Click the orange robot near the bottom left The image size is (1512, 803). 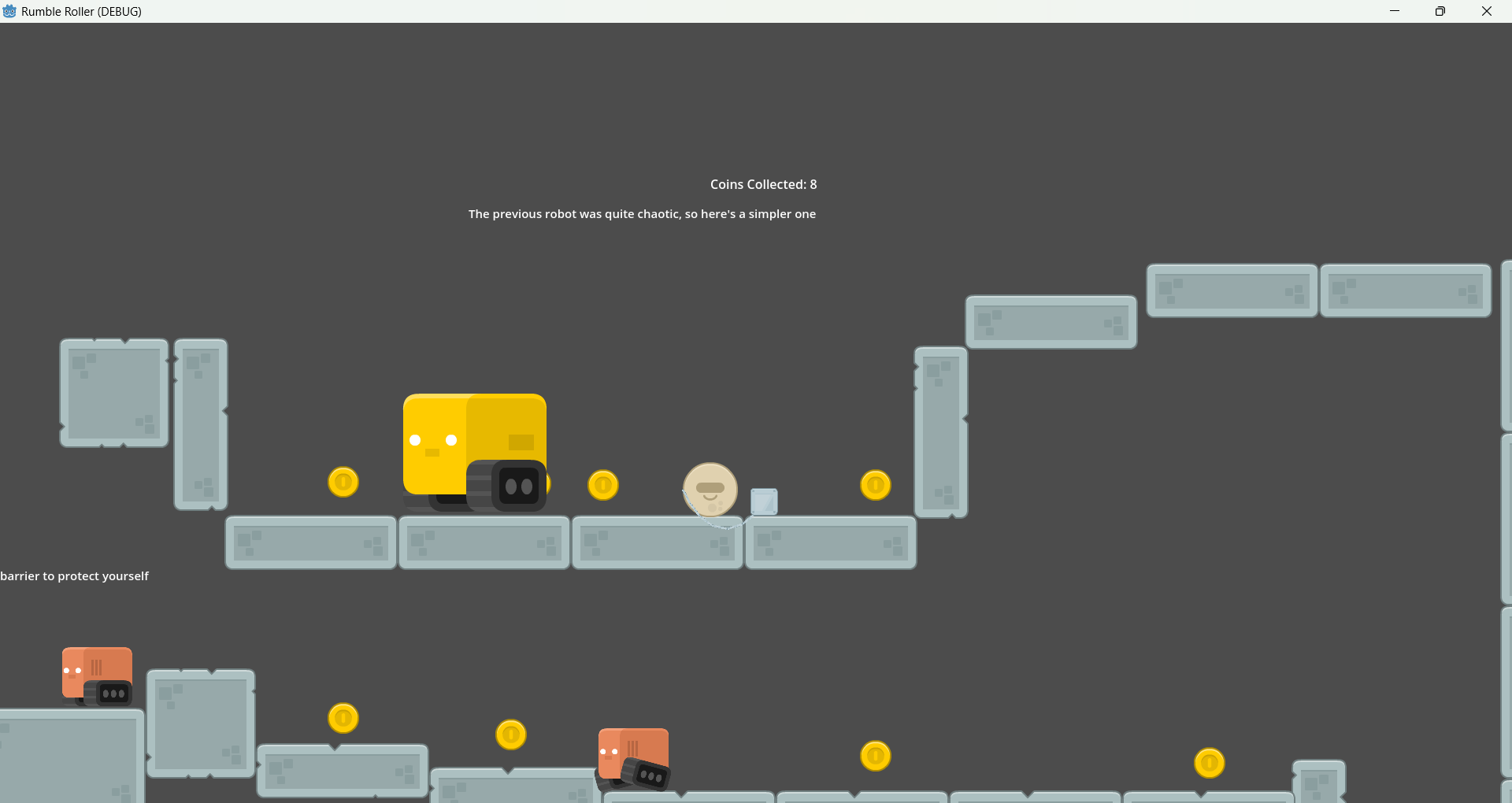pos(96,675)
